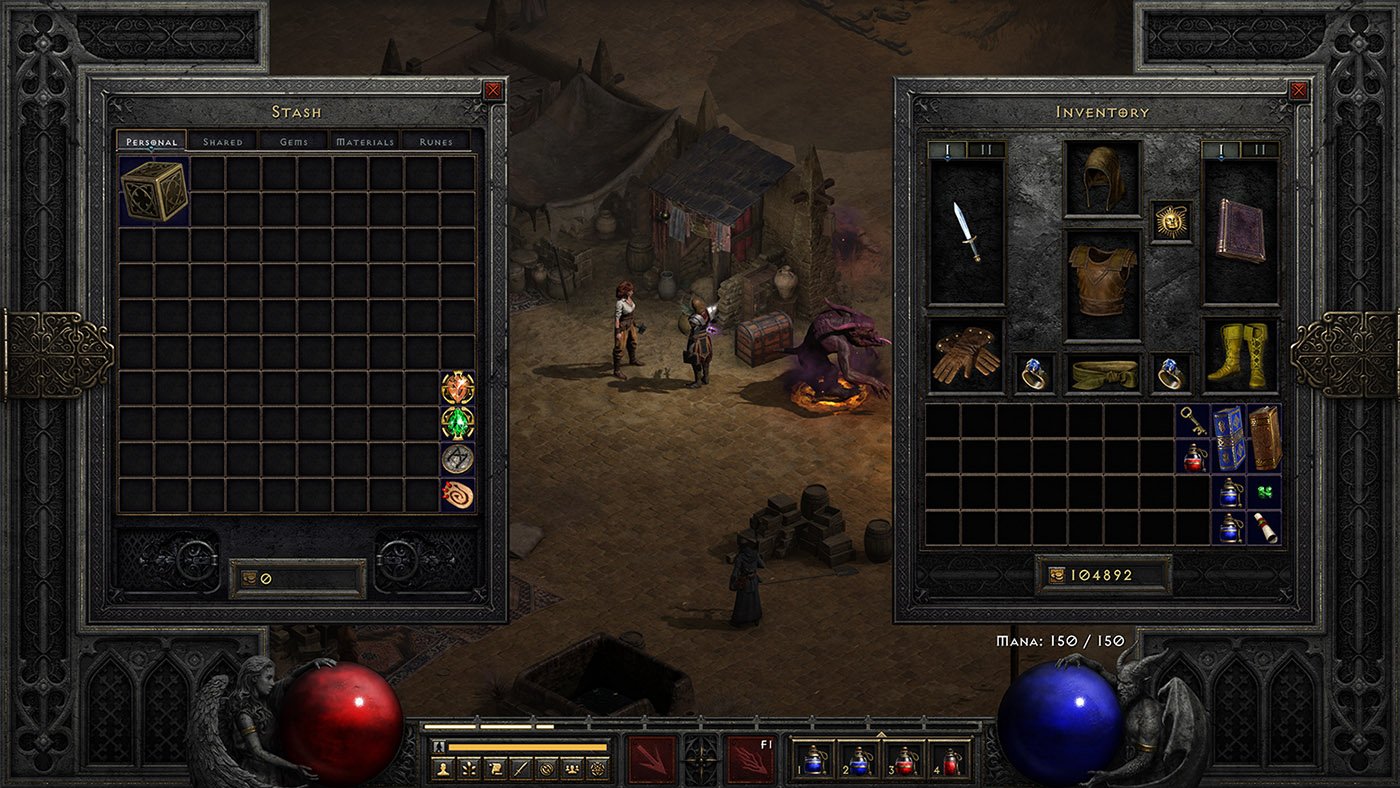Screen dimensions: 1400x788
Task: Close the Inventory panel
Action: coord(1298,91)
